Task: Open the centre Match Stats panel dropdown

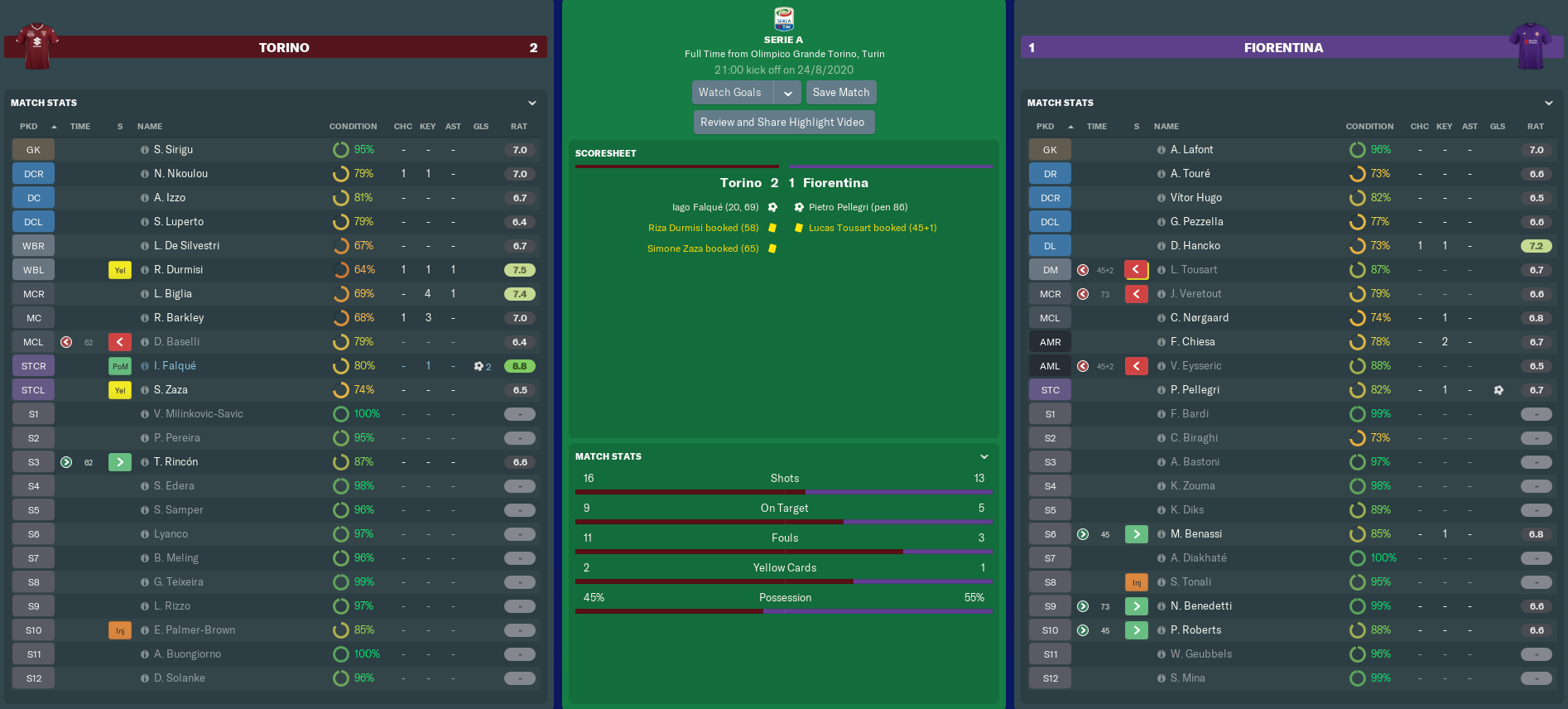Action: point(984,456)
